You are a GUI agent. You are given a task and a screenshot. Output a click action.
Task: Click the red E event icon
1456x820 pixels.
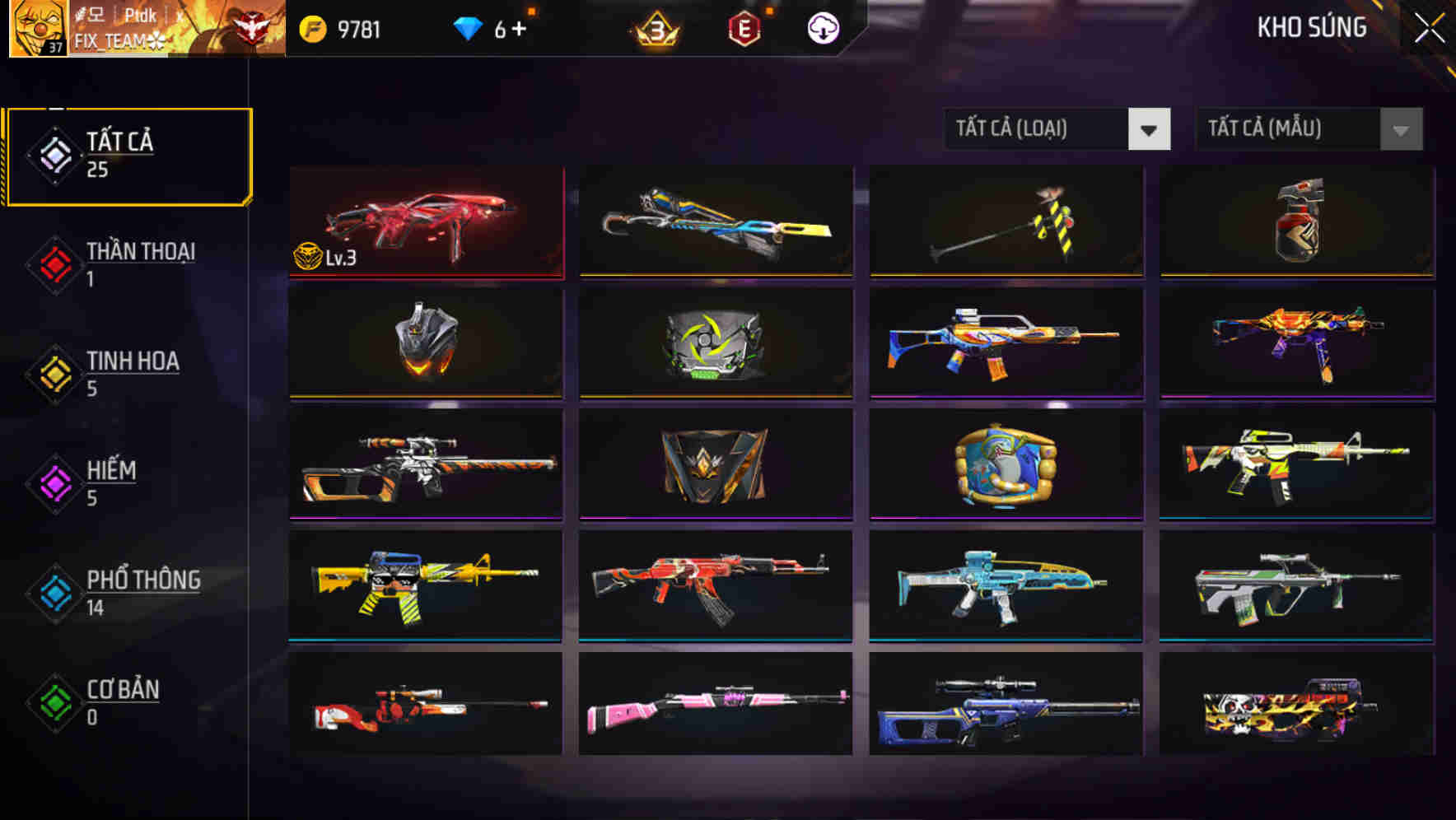pyautogui.click(x=744, y=28)
